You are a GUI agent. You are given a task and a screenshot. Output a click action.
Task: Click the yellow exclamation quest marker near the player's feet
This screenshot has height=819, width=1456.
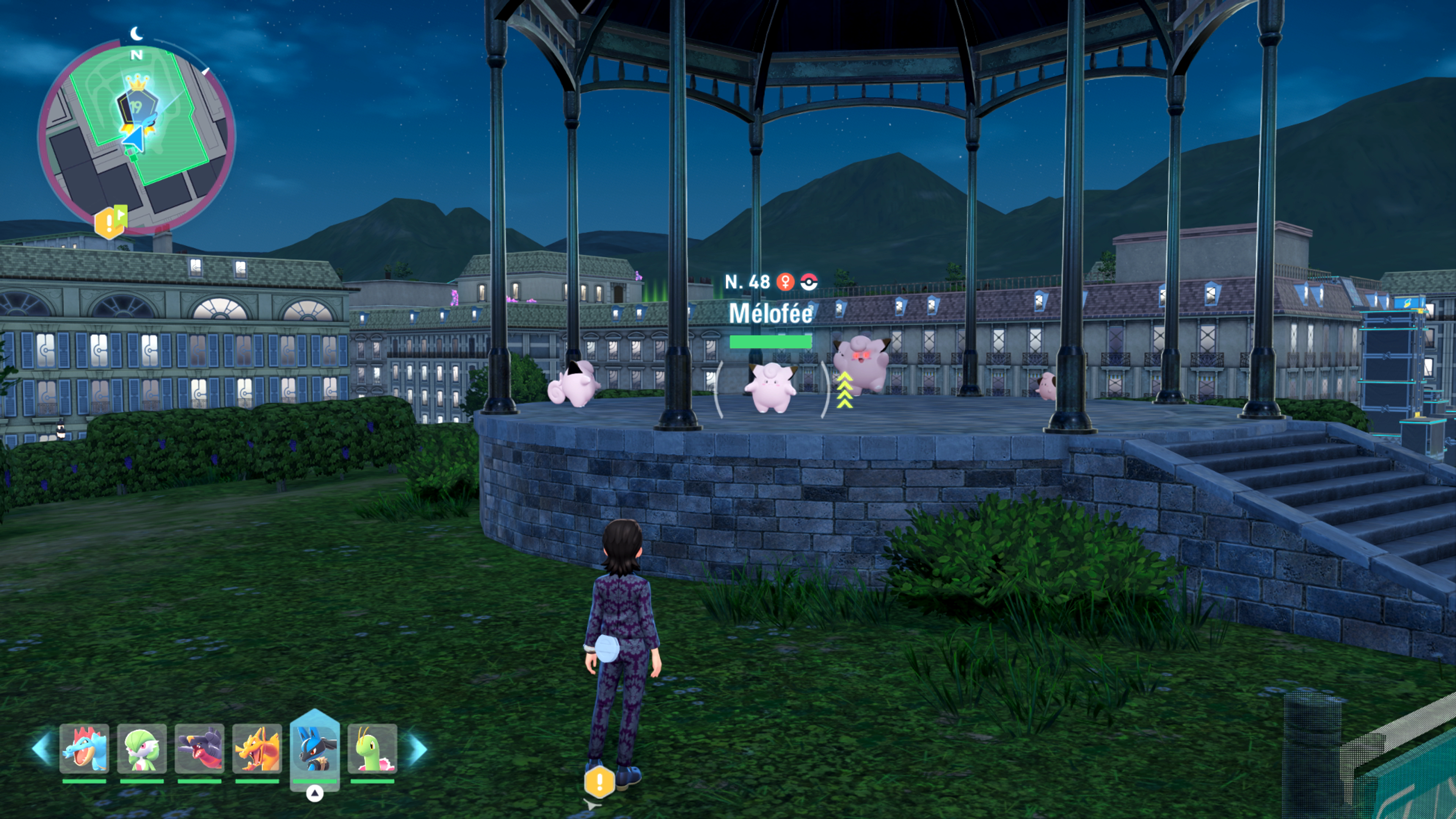599,782
